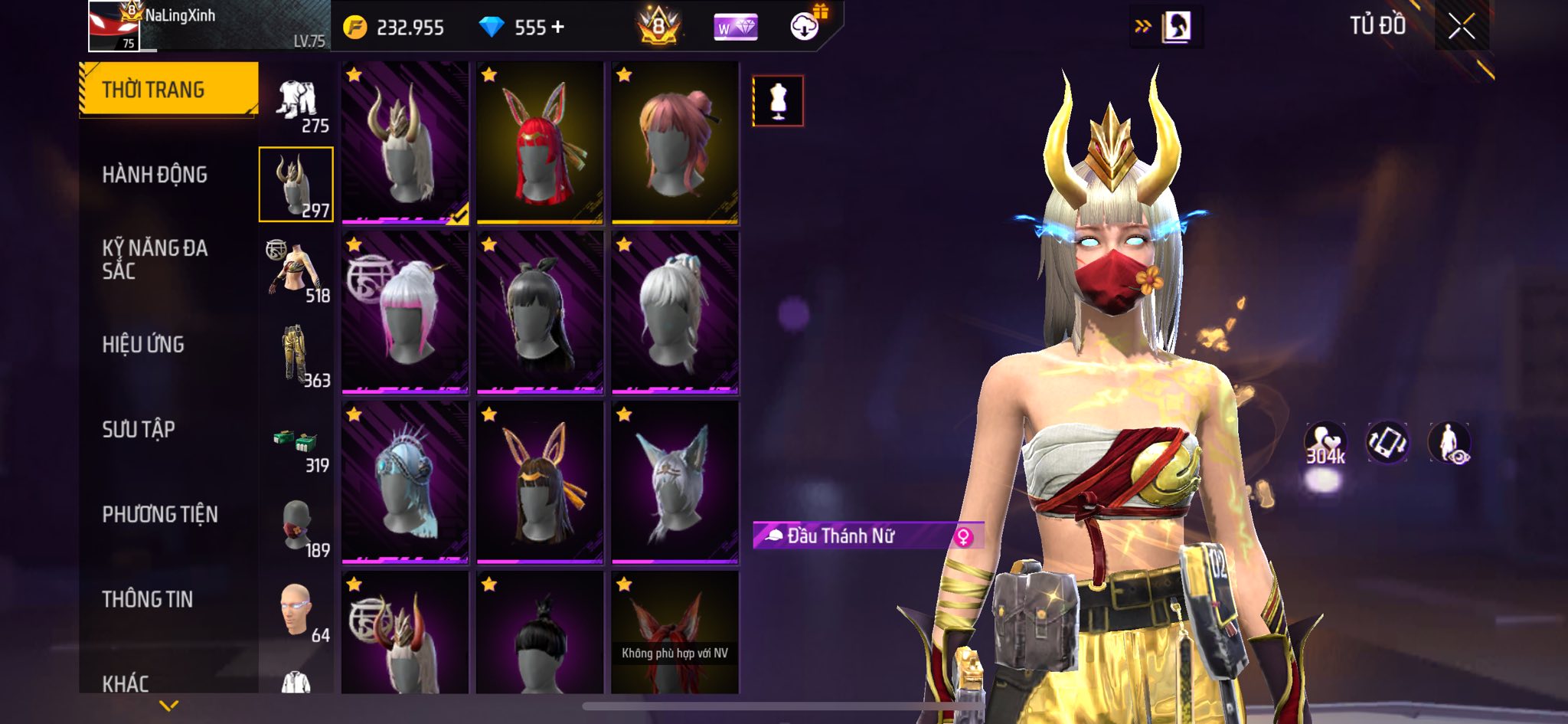The height and width of the screenshot is (724, 1568).
Task: Open the player profile NaLingXinh avatar
Action: pyautogui.click(x=113, y=26)
